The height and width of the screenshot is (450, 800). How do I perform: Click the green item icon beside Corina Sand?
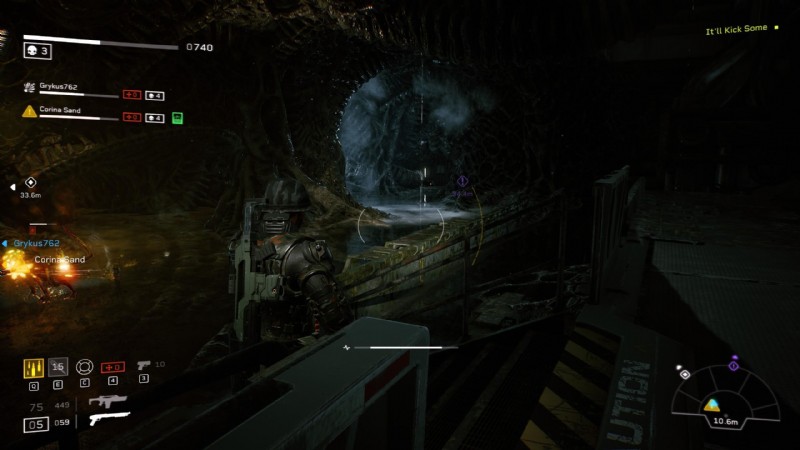coord(177,118)
